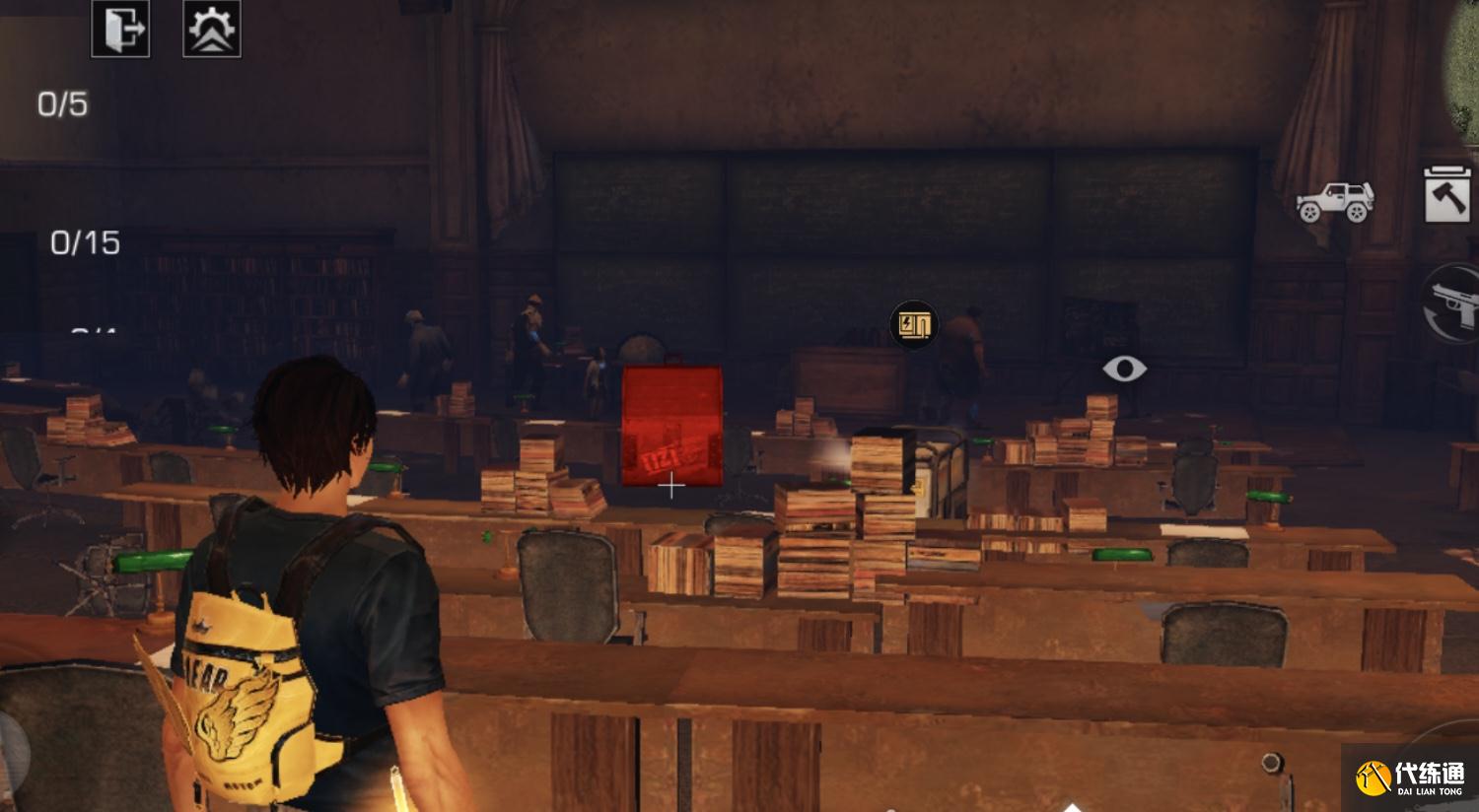Image resolution: width=1479 pixels, height=812 pixels.
Task: Open the minimap in the corner
Action: 1464,59
